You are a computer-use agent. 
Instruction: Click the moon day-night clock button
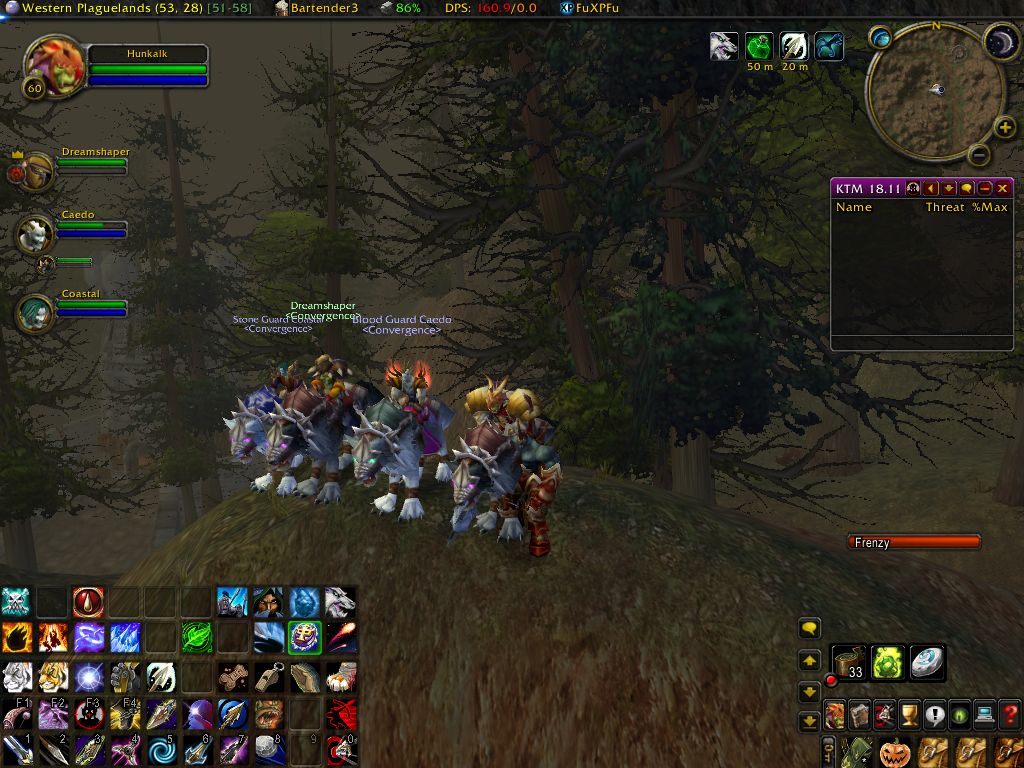pyautogui.click(x=1002, y=42)
